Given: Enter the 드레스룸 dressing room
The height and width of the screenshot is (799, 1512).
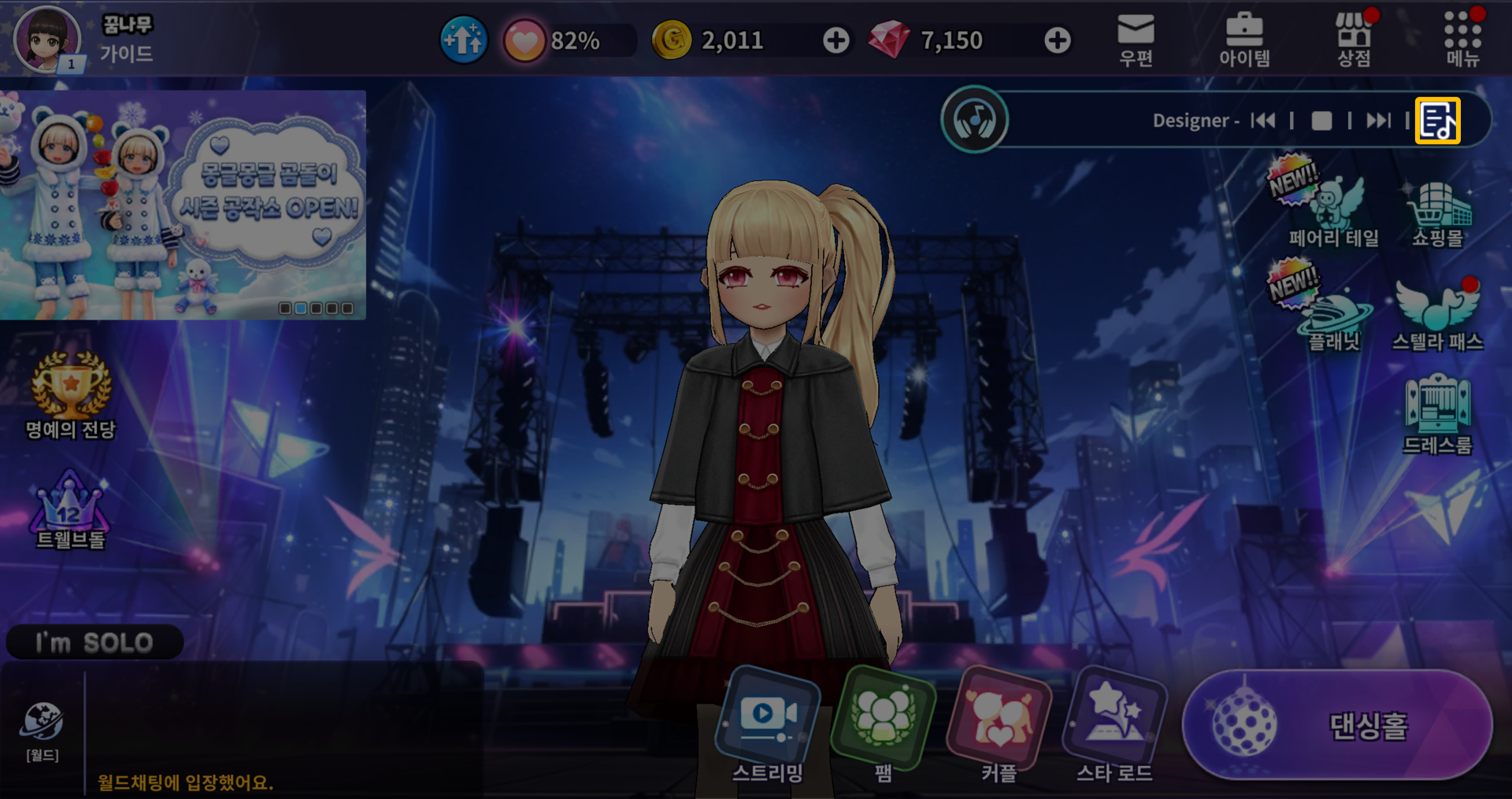Looking at the screenshot, I should (1438, 416).
